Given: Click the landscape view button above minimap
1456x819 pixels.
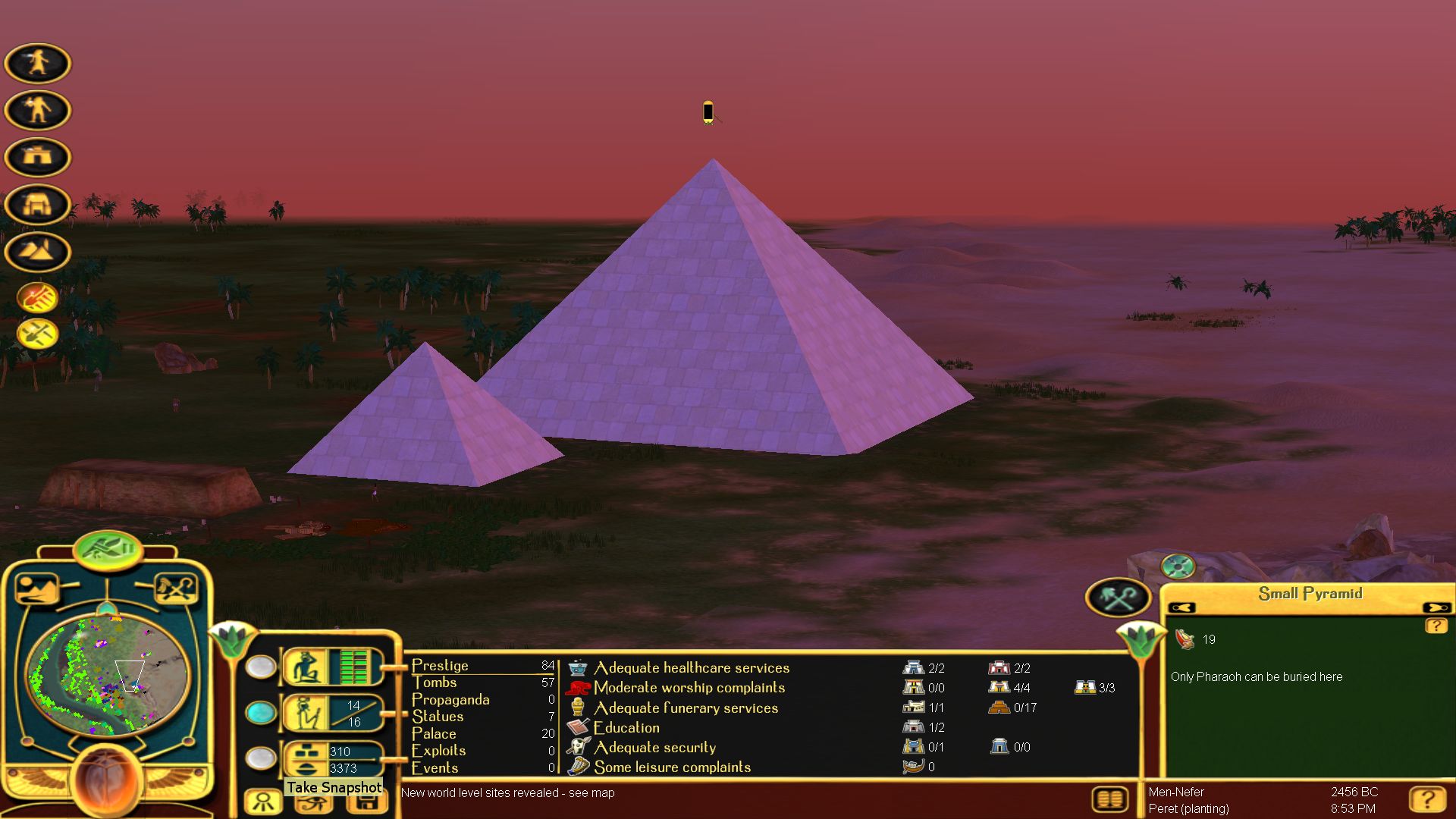Looking at the screenshot, I should tap(36, 588).
